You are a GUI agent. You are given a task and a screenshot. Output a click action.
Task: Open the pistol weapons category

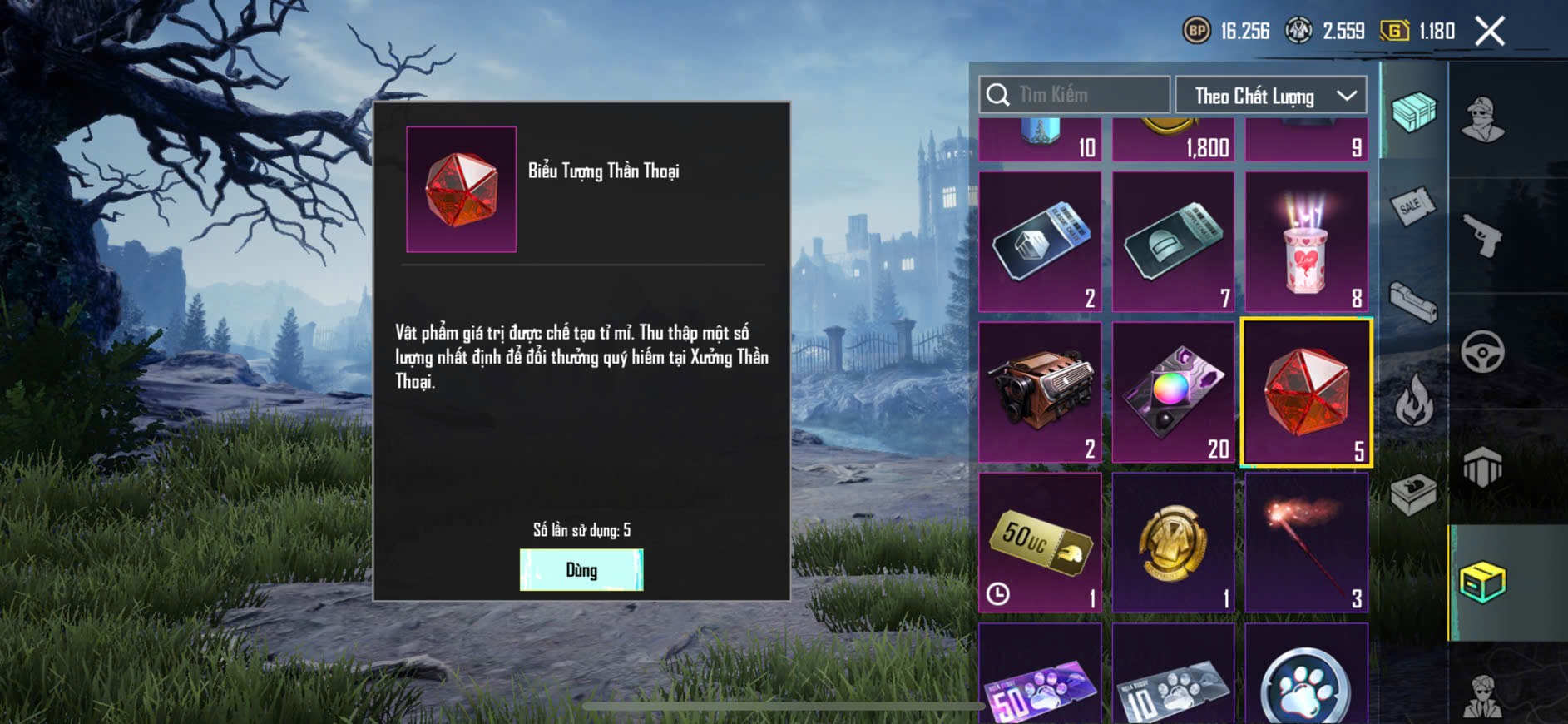click(x=1483, y=236)
